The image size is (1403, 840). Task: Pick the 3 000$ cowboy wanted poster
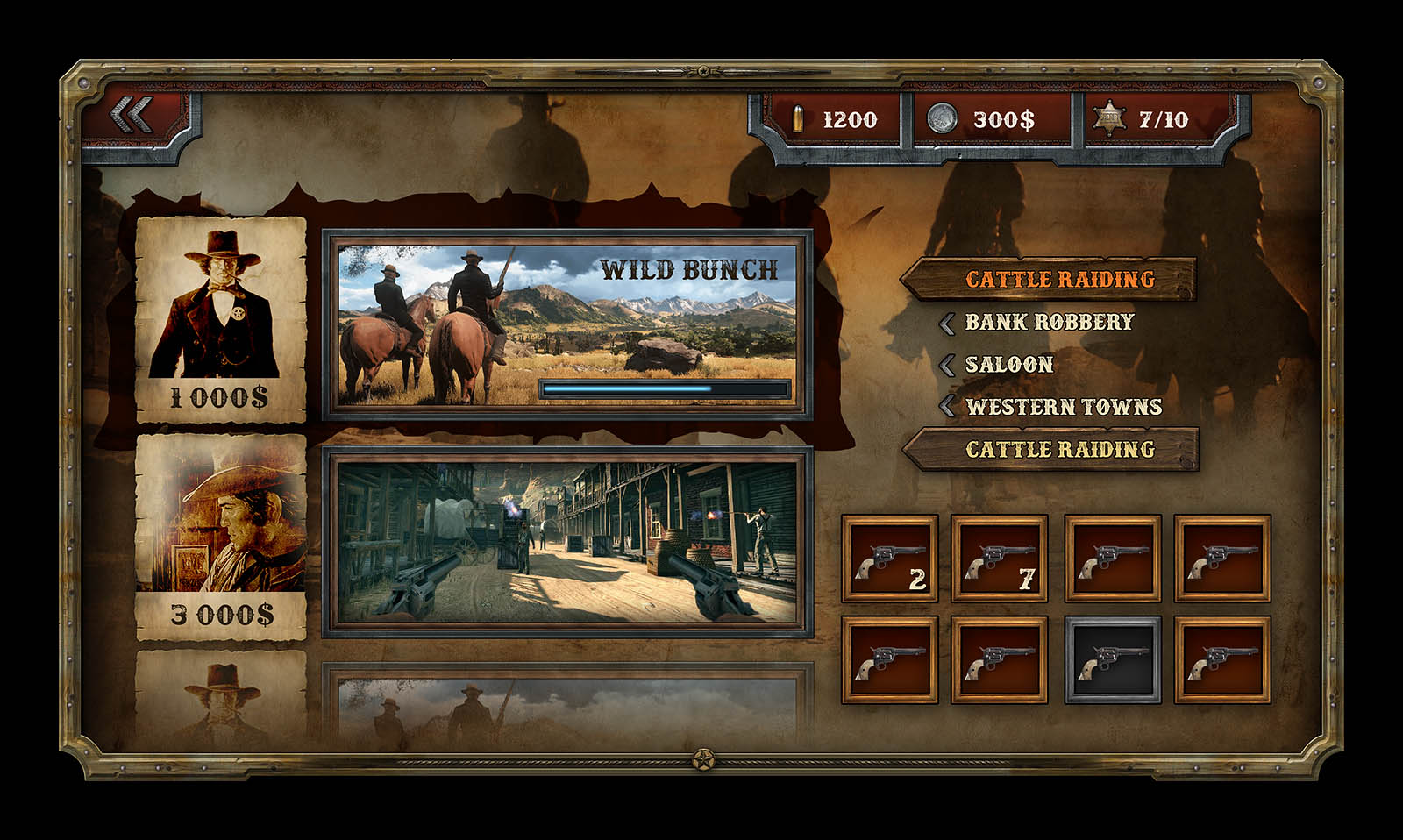click(x=221, y=537)
